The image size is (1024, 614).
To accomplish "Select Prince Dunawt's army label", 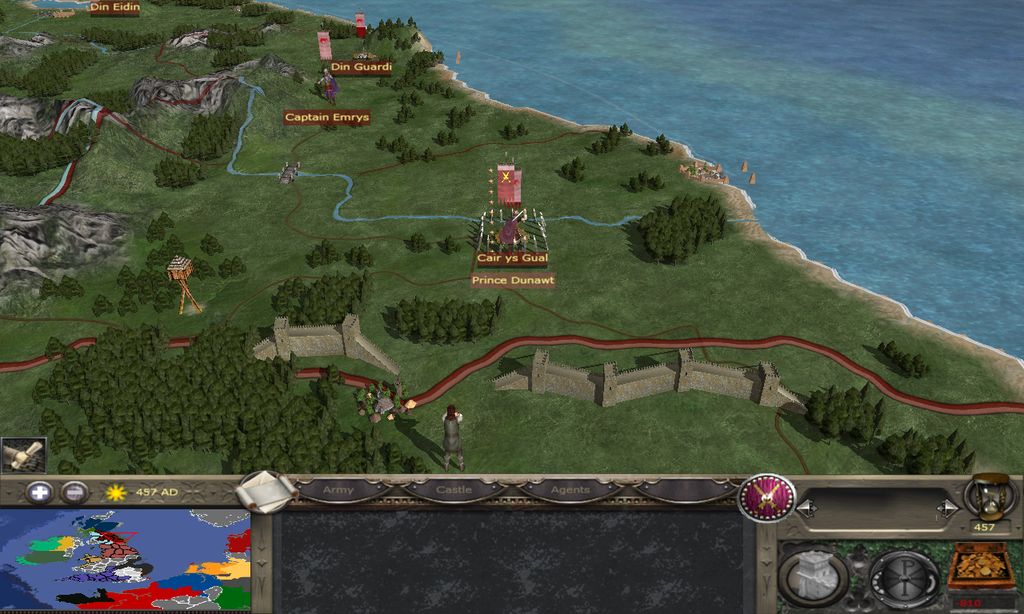I will (513, 281).
